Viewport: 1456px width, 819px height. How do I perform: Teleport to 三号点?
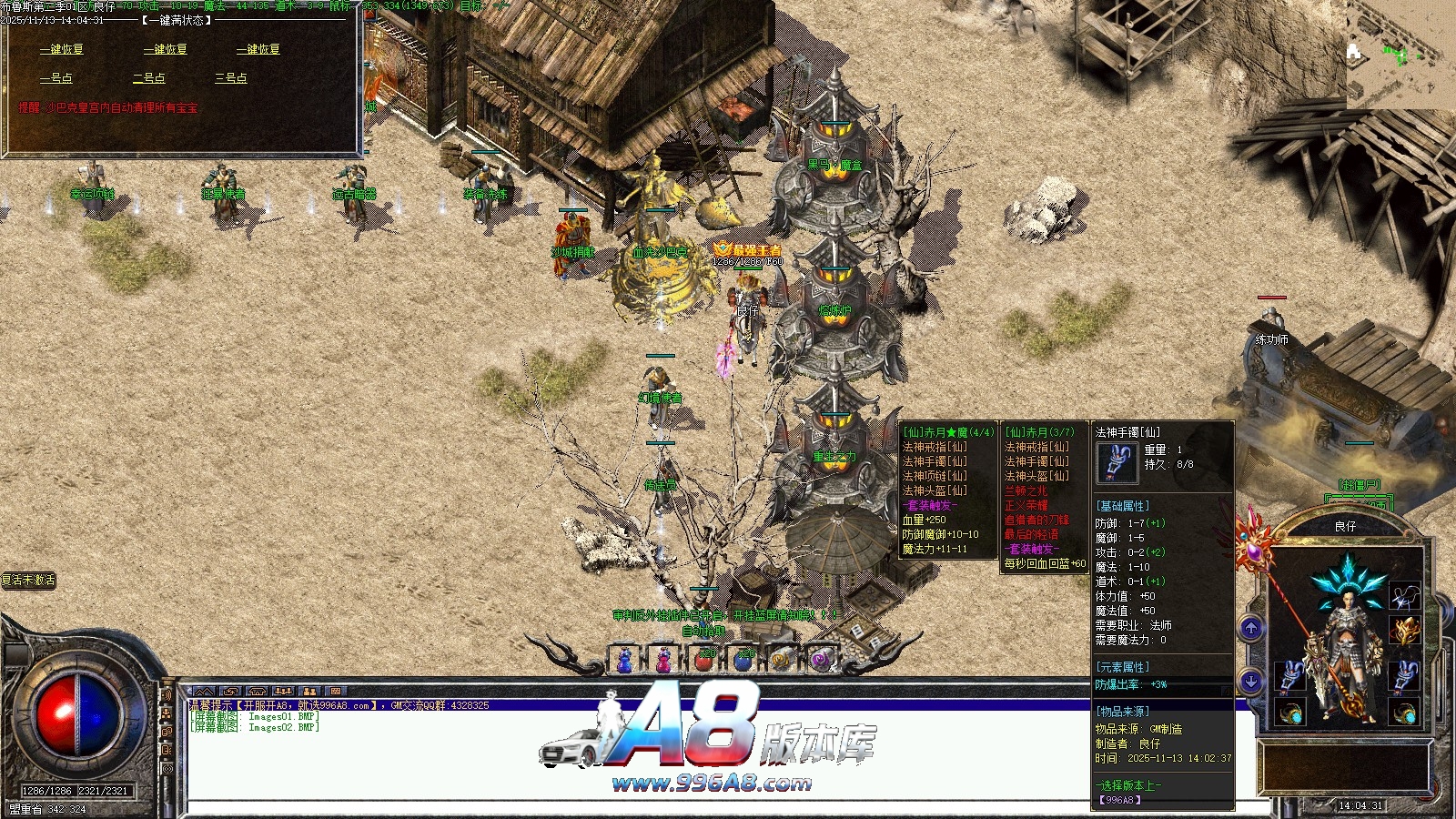[x=231, y=78]
